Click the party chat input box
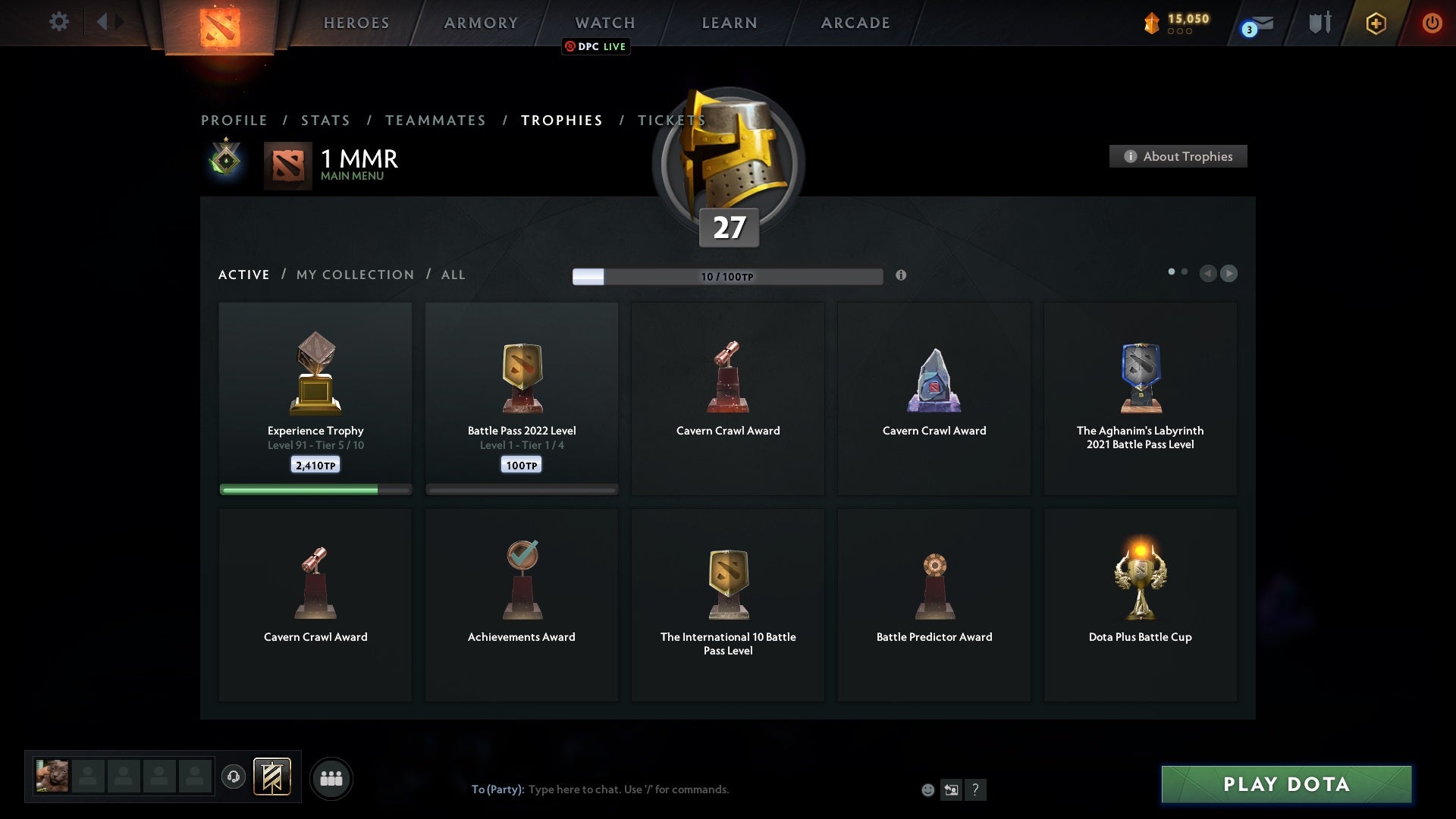The height and width of the screenshot is (819, 1456). (682, 789)
